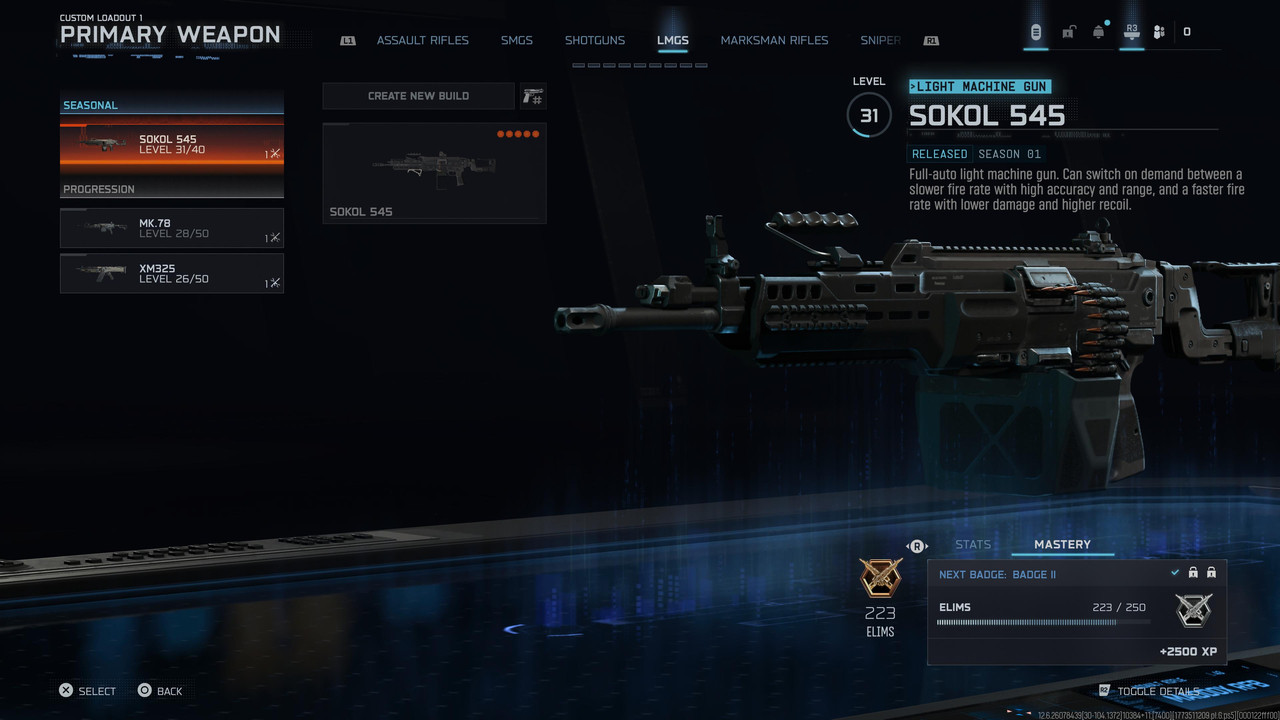Click the unlocked padlock icon in header
The image size is (1280, 720).
click(1068, 32)
